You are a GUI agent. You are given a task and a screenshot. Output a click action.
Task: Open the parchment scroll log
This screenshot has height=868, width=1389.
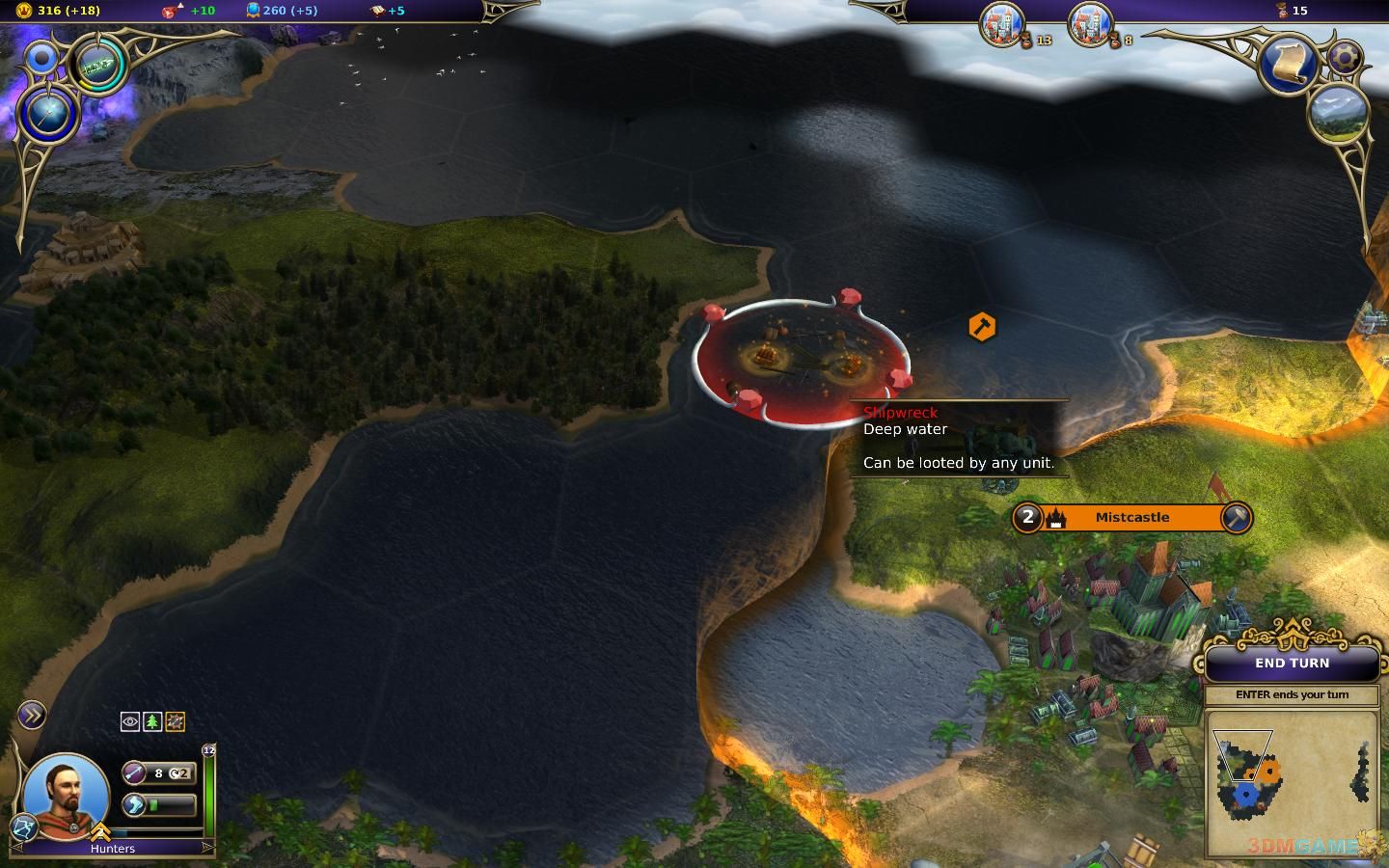coord(1291,63)
